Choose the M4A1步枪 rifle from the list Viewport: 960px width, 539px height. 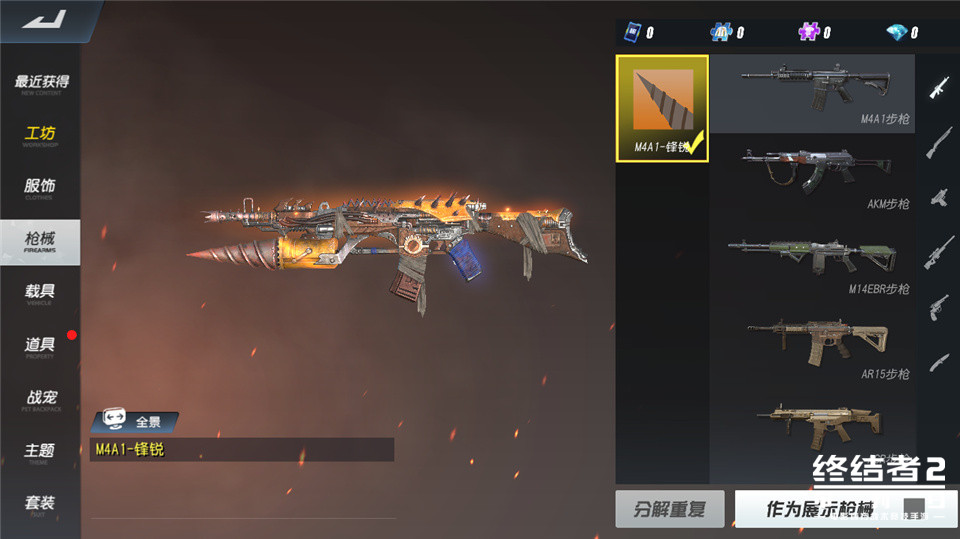click(812, 94)
